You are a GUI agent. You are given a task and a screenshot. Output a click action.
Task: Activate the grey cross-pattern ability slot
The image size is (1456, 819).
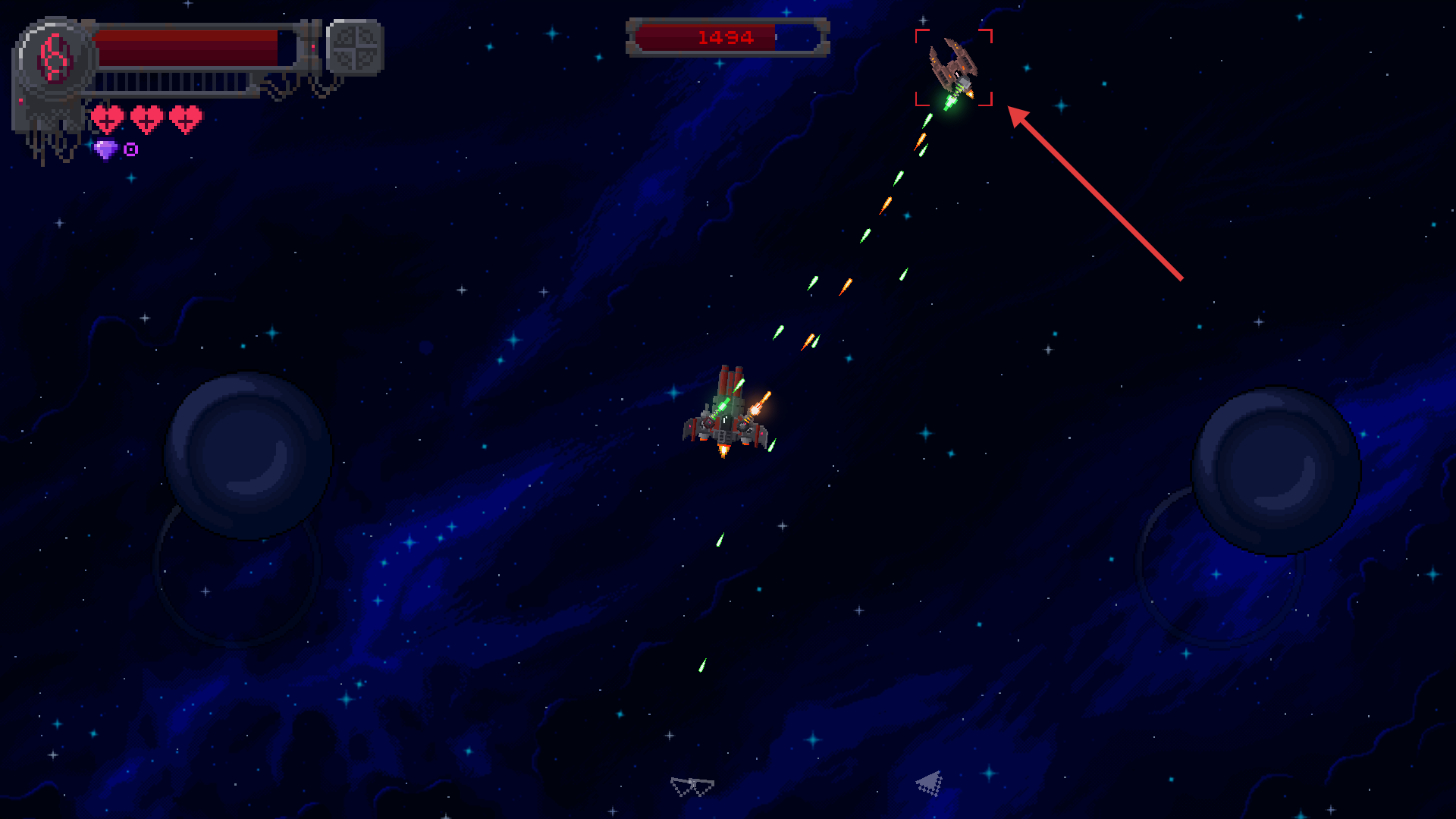coord(355,47)
